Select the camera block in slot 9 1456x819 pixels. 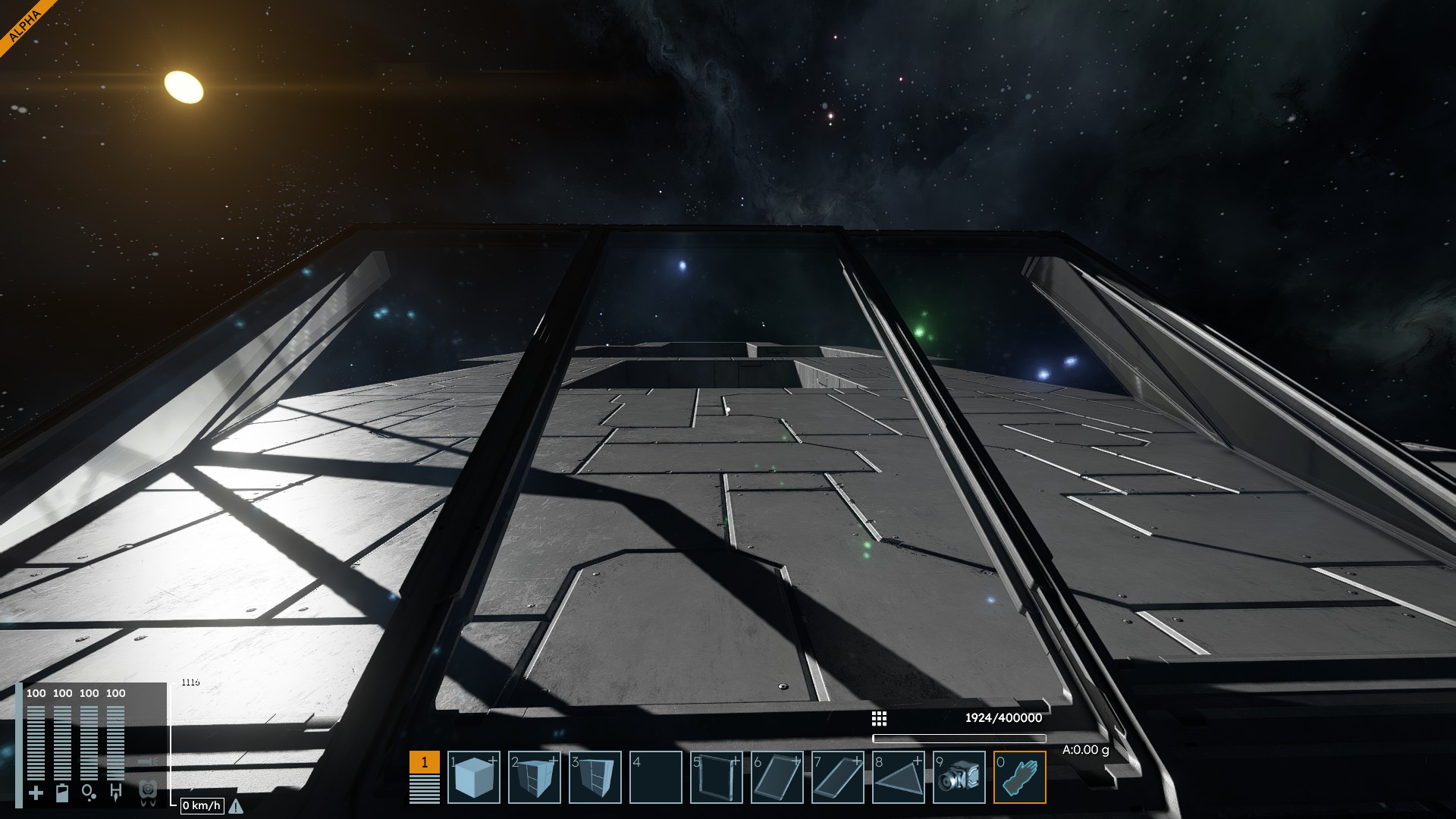[x=959, y=777]
